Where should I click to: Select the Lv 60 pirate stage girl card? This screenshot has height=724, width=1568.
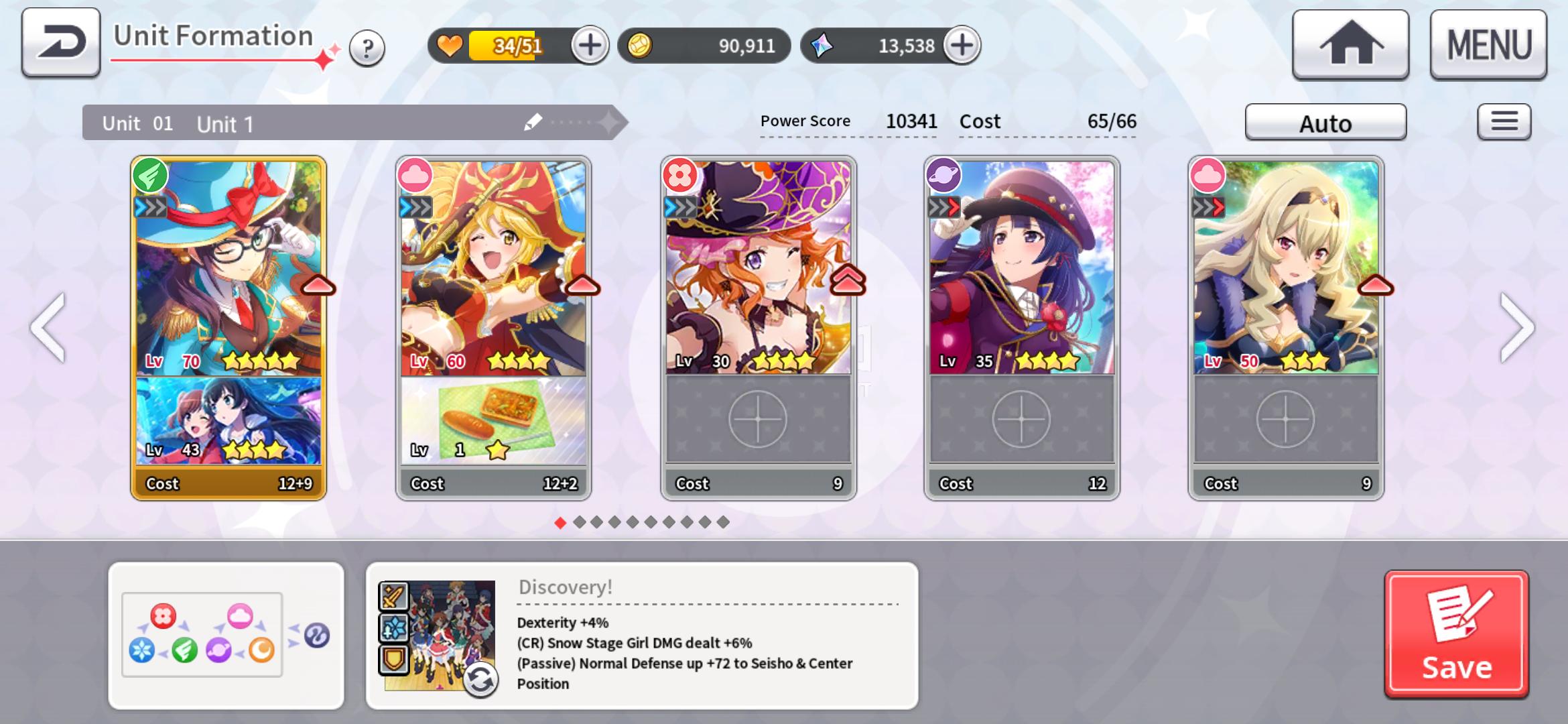[493, 268]
